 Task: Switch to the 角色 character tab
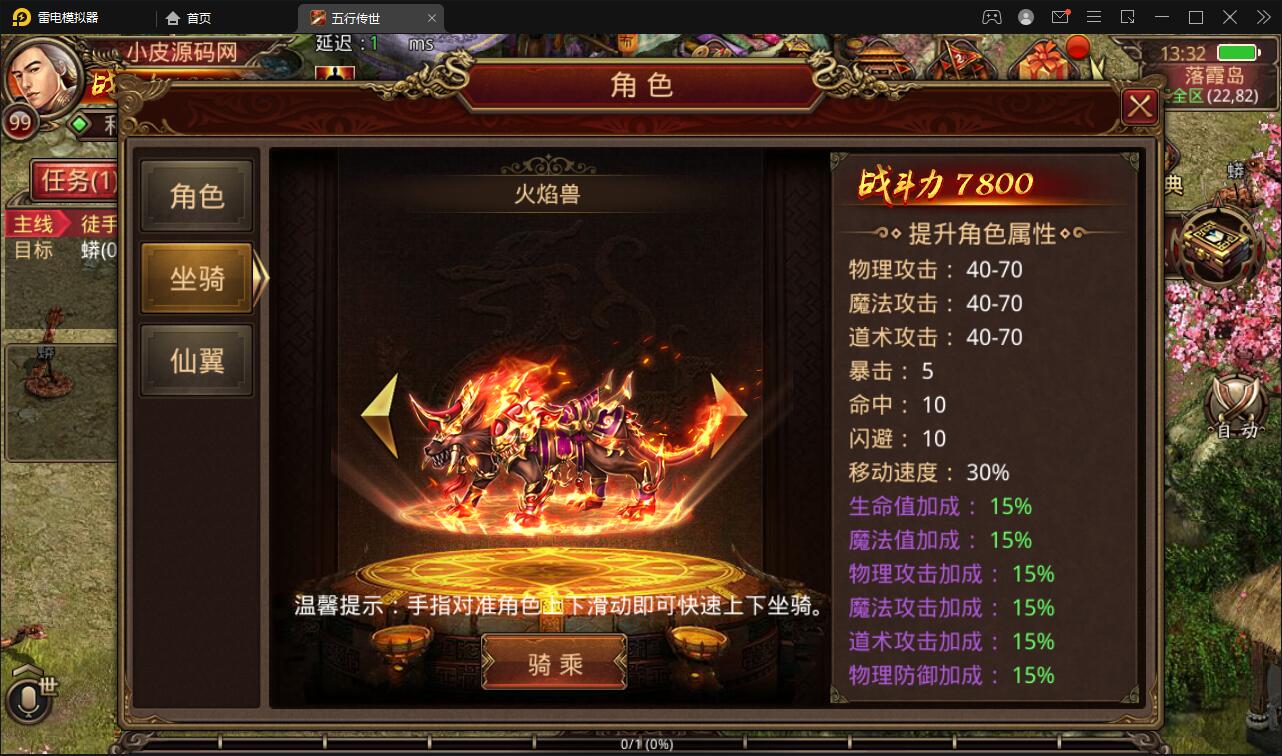click(x=196, y=195)
